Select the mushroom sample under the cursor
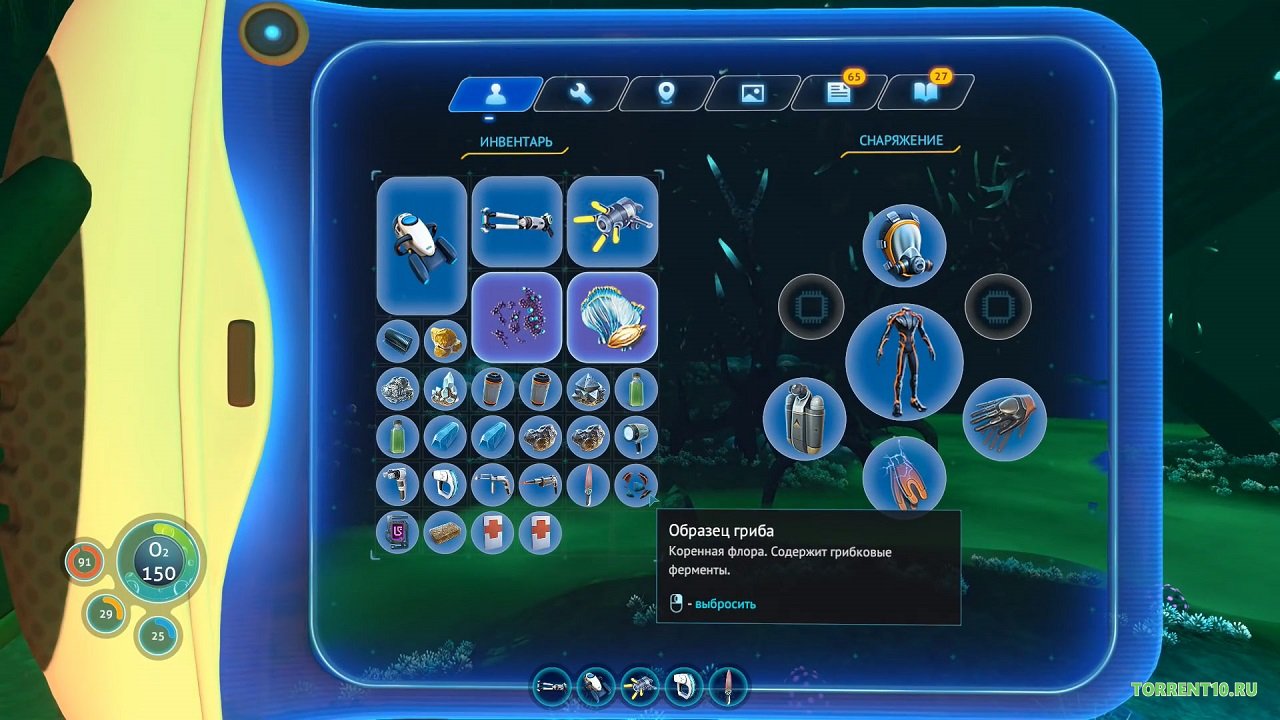 pos(636,484)
